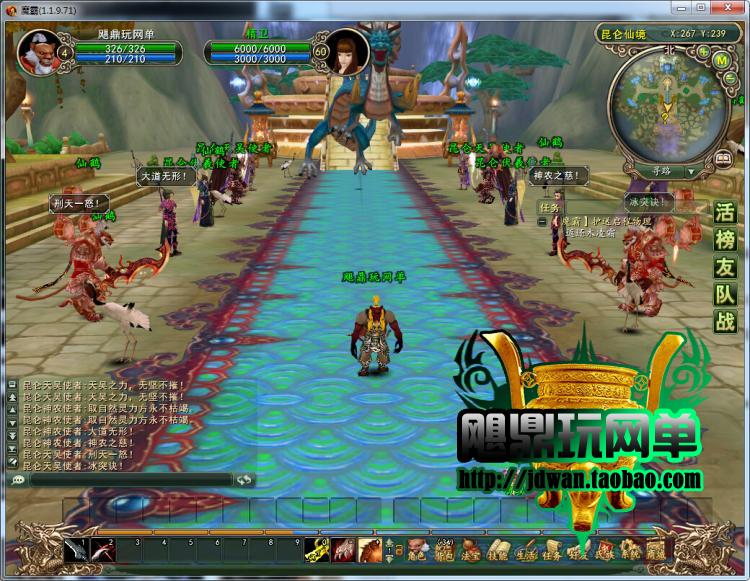The image size is (750, 581).
Task: Use the red scythe skill in slot 2
Action: pos(103,551)
